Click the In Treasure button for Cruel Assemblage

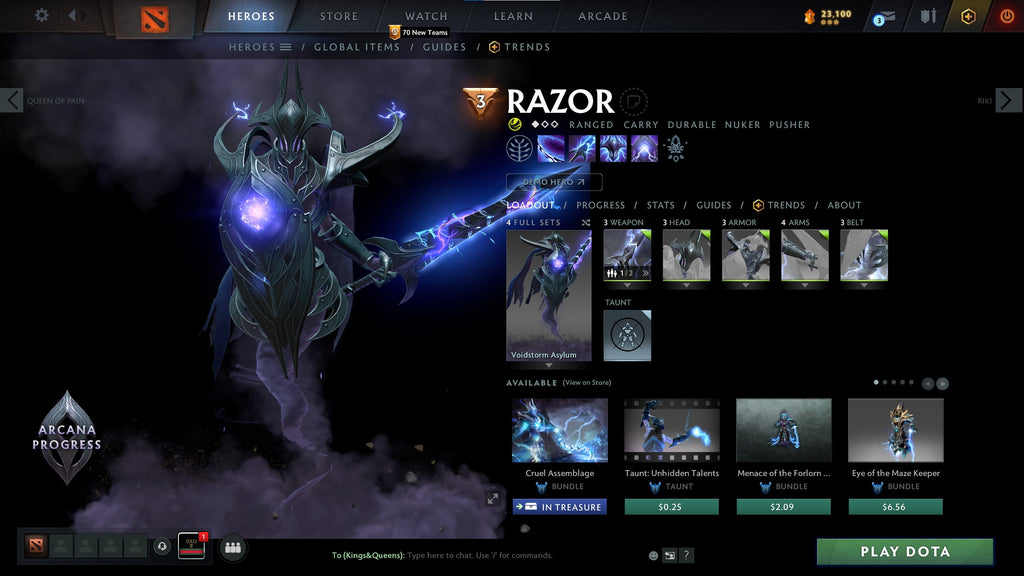pyautogui.click(x=560, y=507)
